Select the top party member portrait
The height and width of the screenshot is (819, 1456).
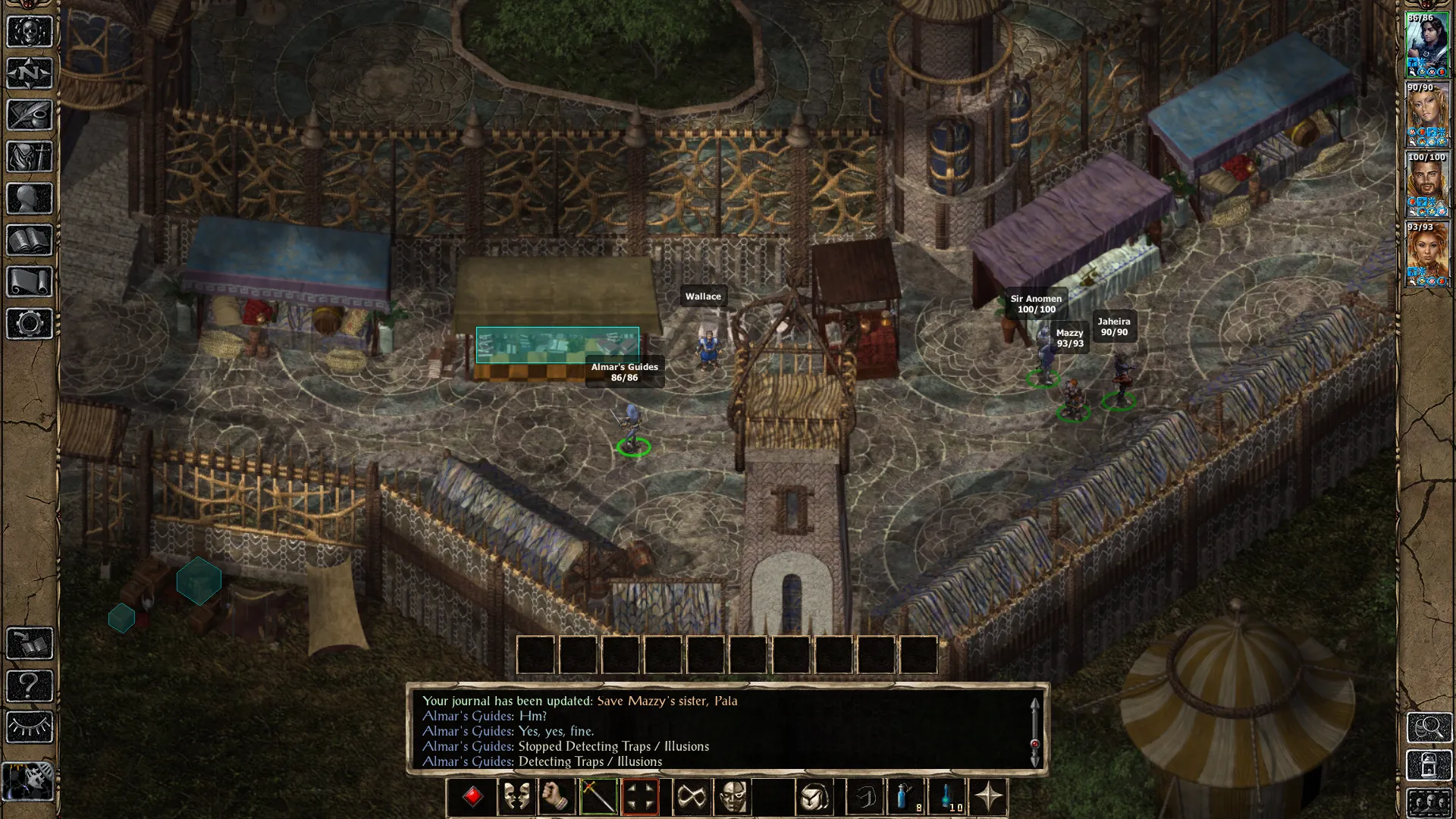1427,45
